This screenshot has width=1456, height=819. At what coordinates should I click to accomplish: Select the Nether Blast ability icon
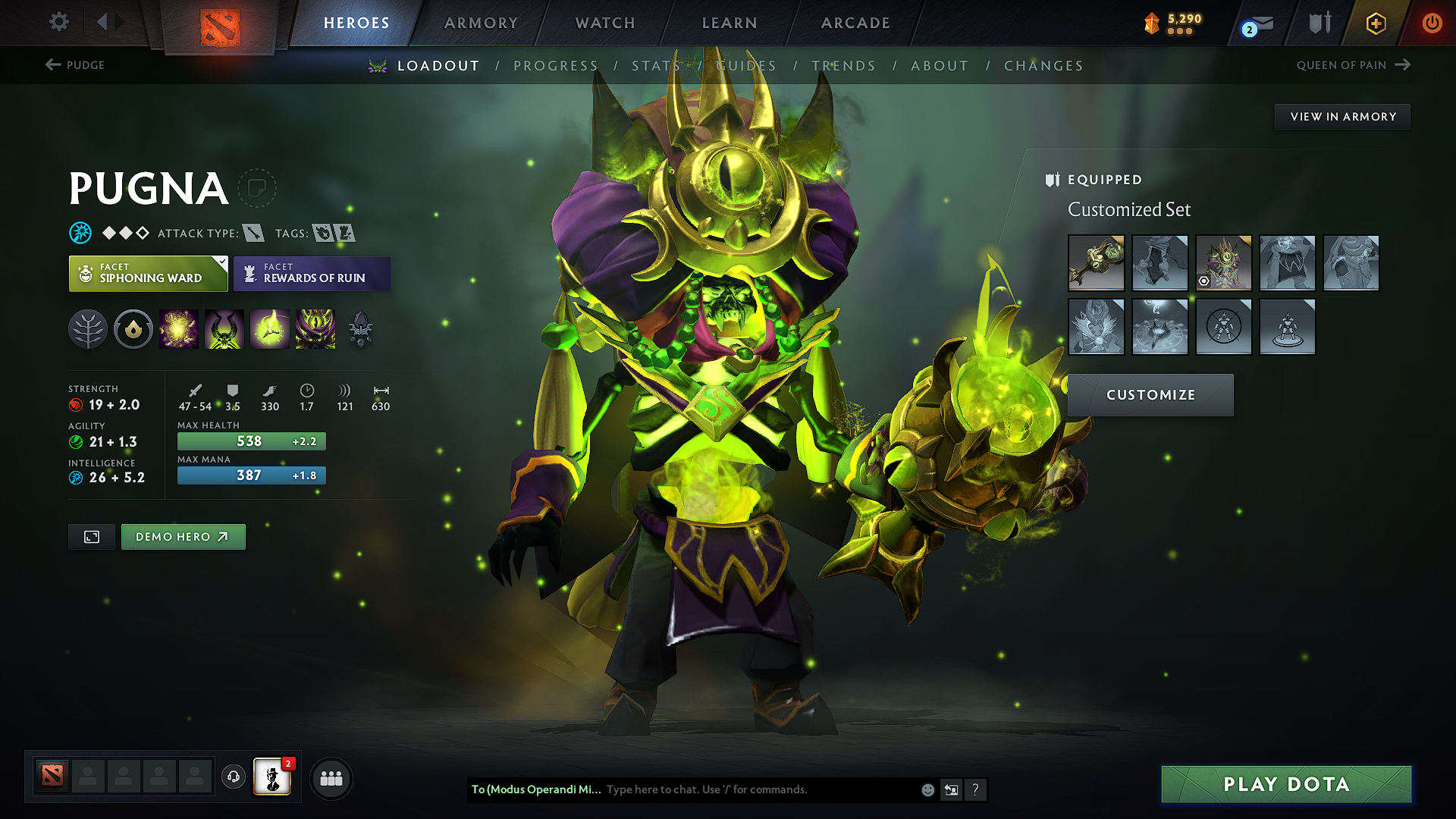[179, 329]
